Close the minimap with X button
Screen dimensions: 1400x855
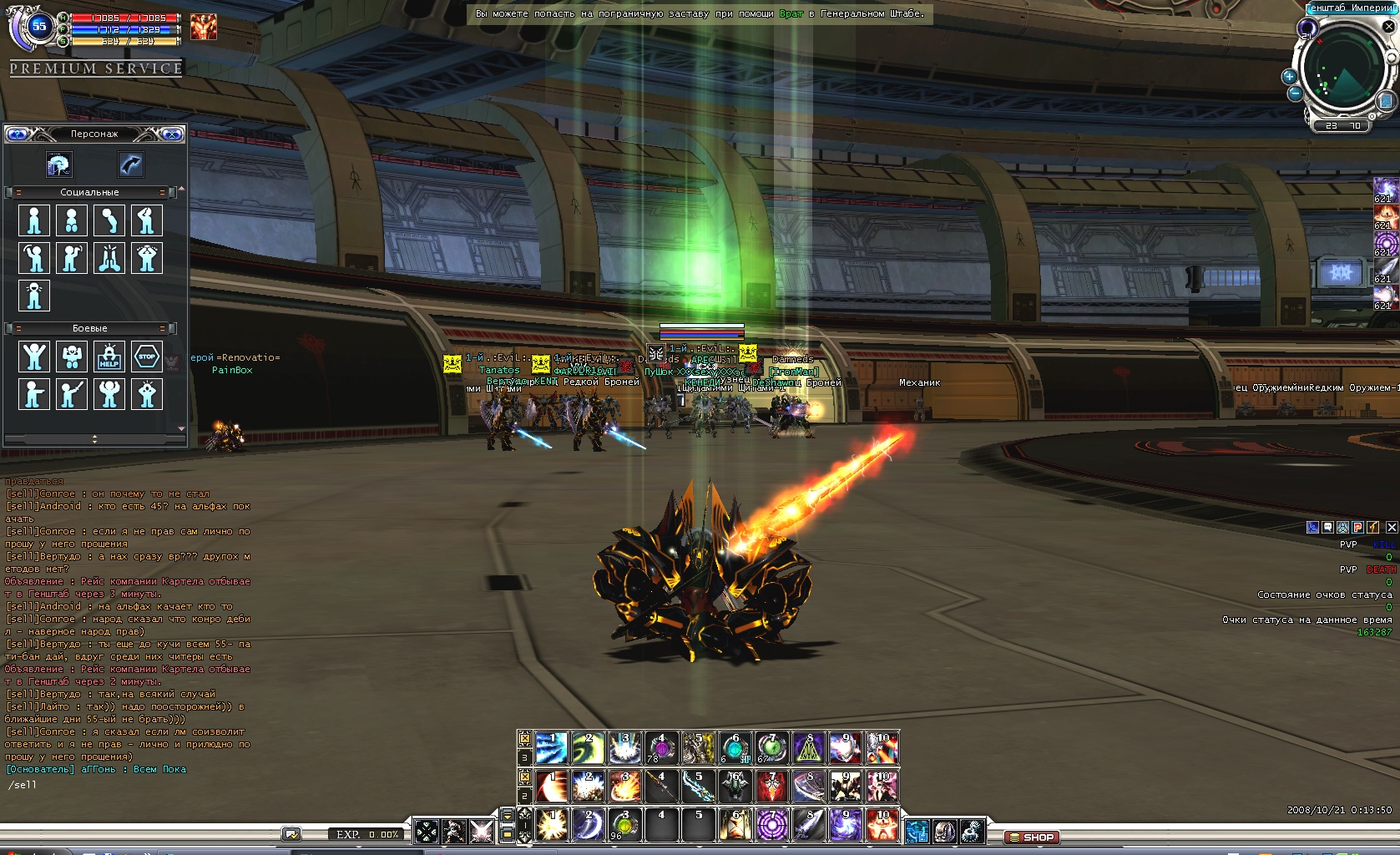pyautogui.click(x=1389, y=27)
